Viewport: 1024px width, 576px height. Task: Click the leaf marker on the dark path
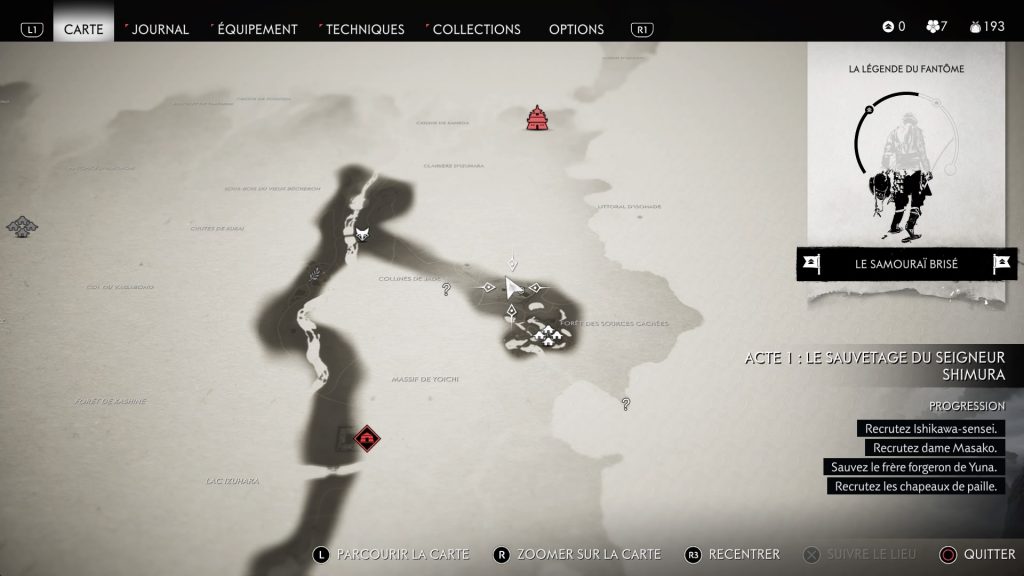tap(316, 271)
